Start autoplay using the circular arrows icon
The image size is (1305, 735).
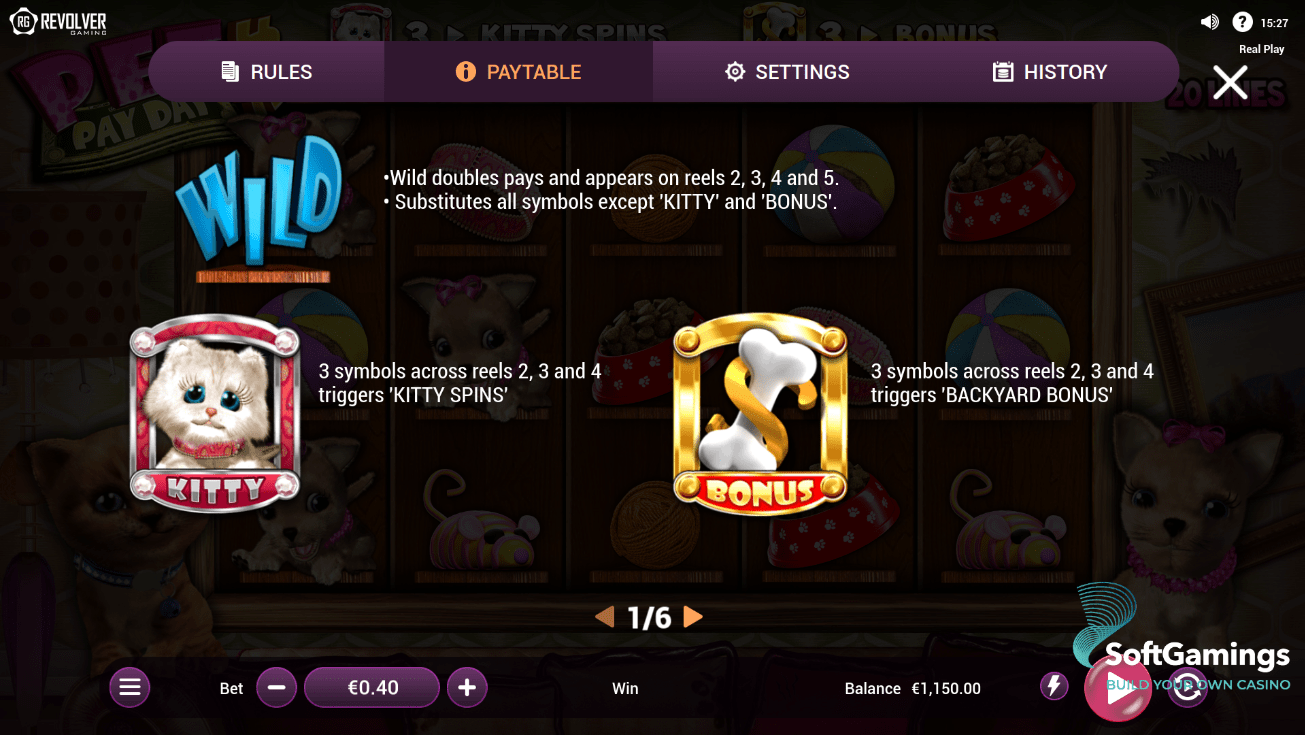point(1186,687)
